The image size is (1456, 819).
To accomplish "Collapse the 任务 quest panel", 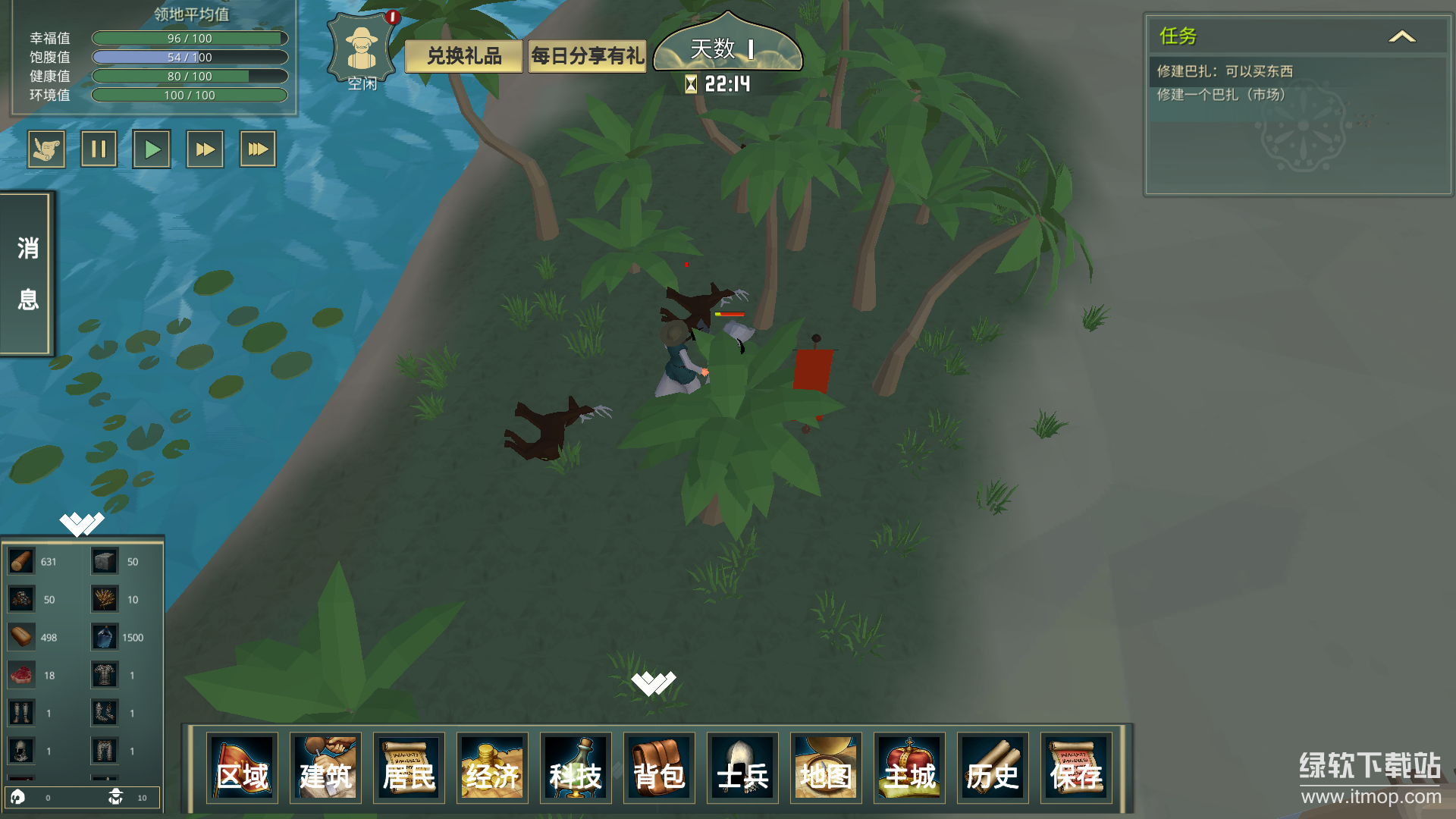I will click(x=1401, y=36).
